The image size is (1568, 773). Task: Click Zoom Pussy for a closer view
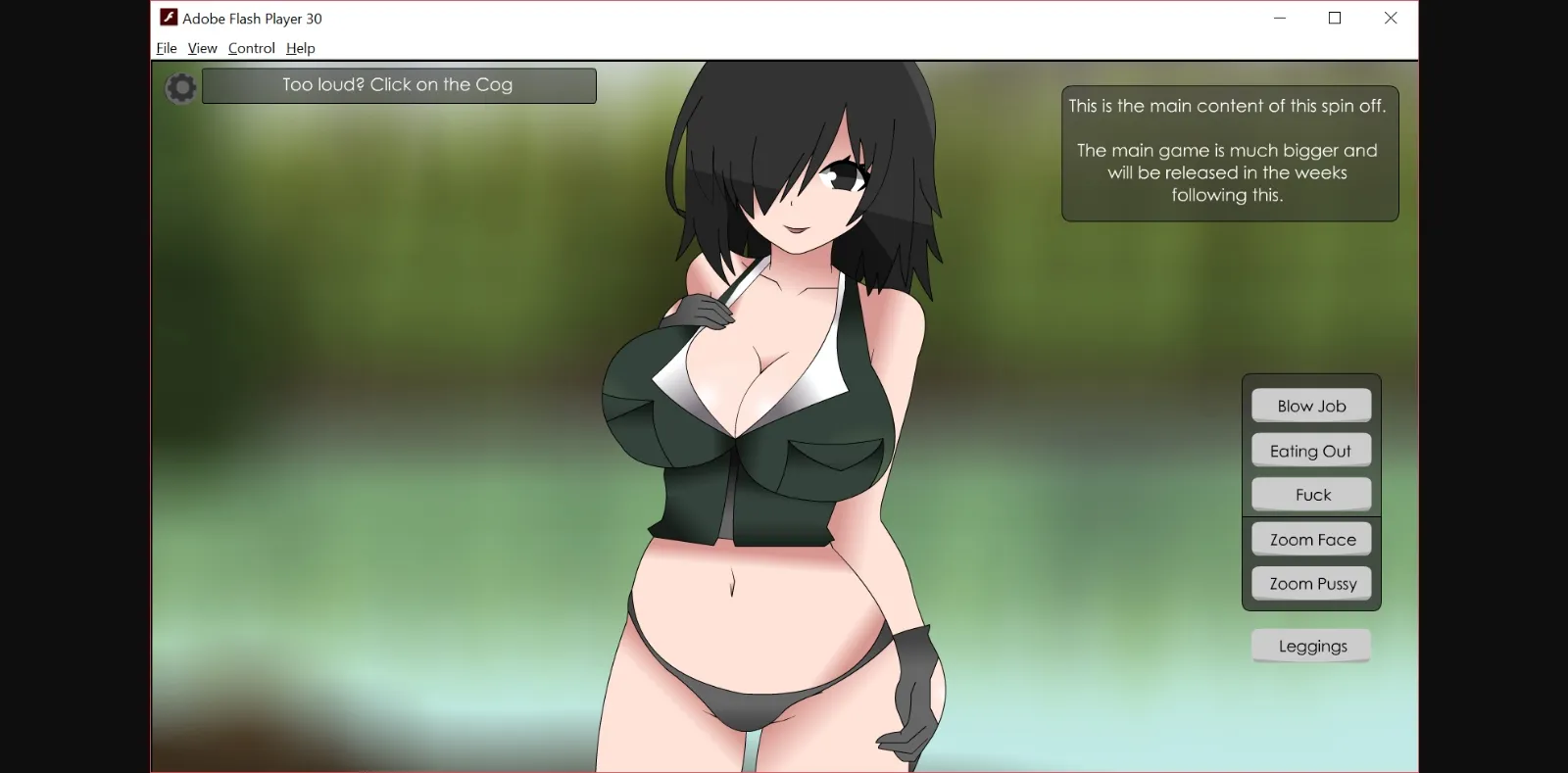point(1310,583)
